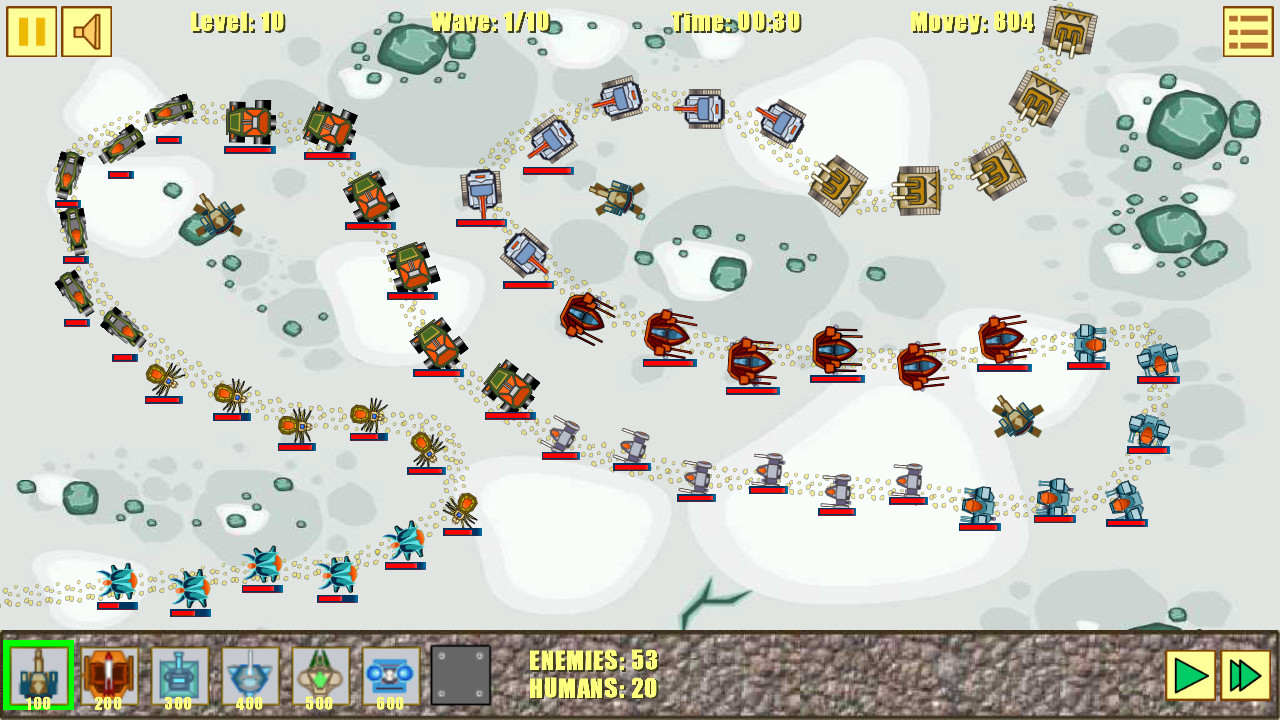Start the next wave with the play button
Viewport: 1280px width, 720px height.
pos(1190,673)
